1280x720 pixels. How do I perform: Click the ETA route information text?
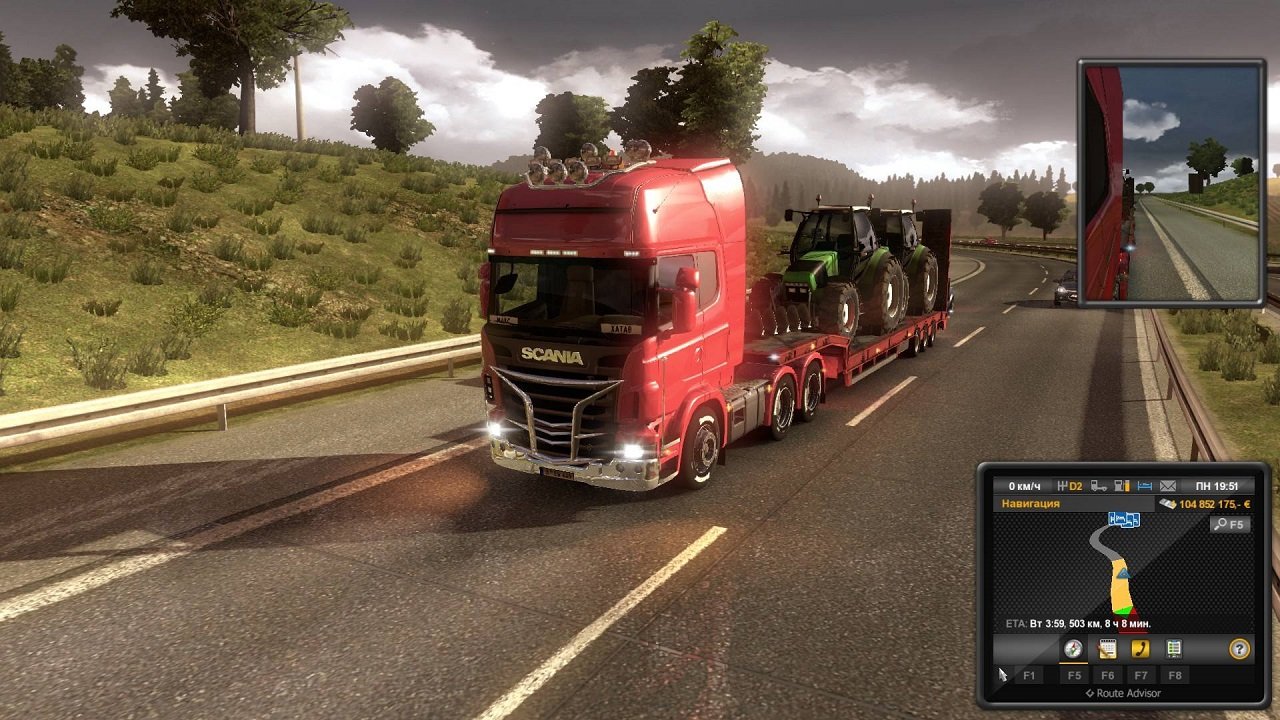click(1079, 622)
